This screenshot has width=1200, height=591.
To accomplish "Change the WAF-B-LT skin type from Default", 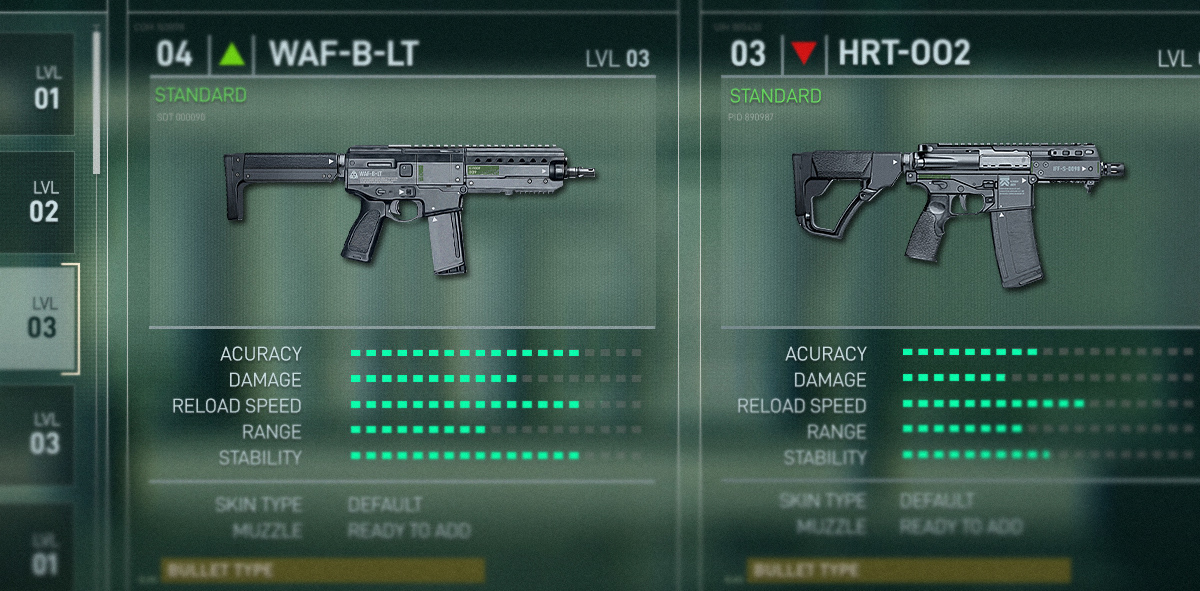I will [385, 504].
